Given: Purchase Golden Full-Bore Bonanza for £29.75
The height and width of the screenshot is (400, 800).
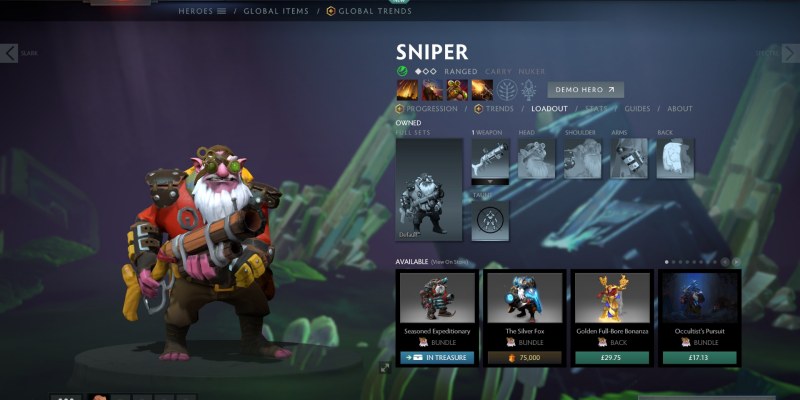Looking at the screenshot, I should point(611,357).
